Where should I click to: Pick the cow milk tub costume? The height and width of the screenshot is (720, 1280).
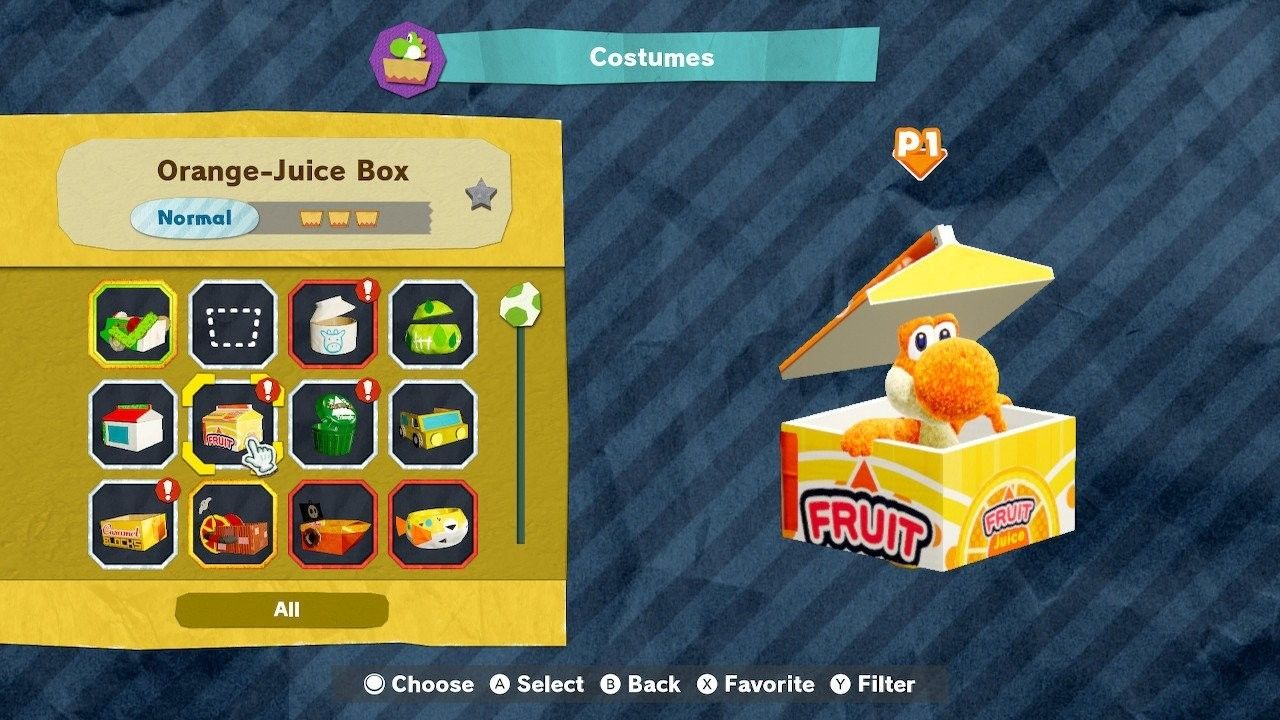click(x=332, y=324)
